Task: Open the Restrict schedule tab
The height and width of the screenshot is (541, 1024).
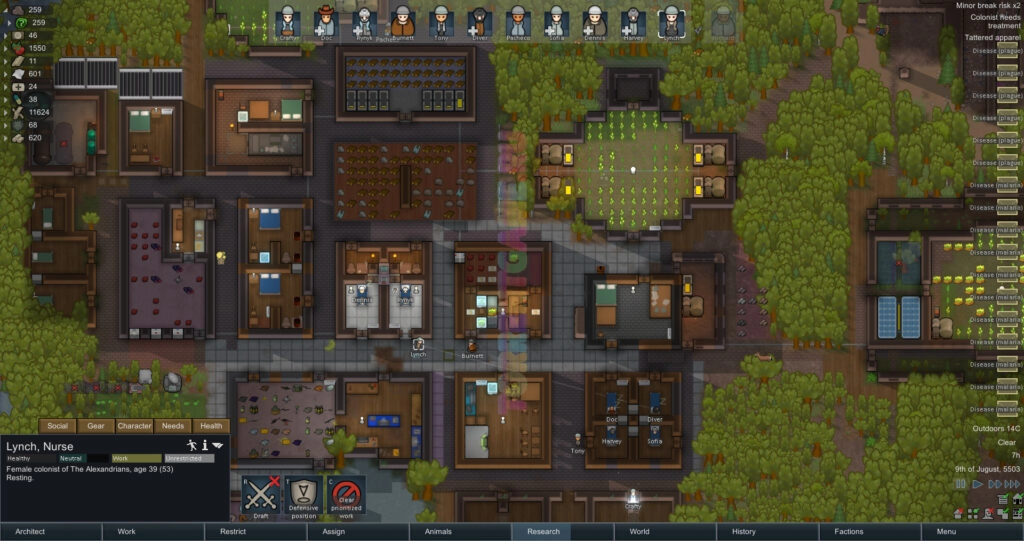Action: click(233, 532)
